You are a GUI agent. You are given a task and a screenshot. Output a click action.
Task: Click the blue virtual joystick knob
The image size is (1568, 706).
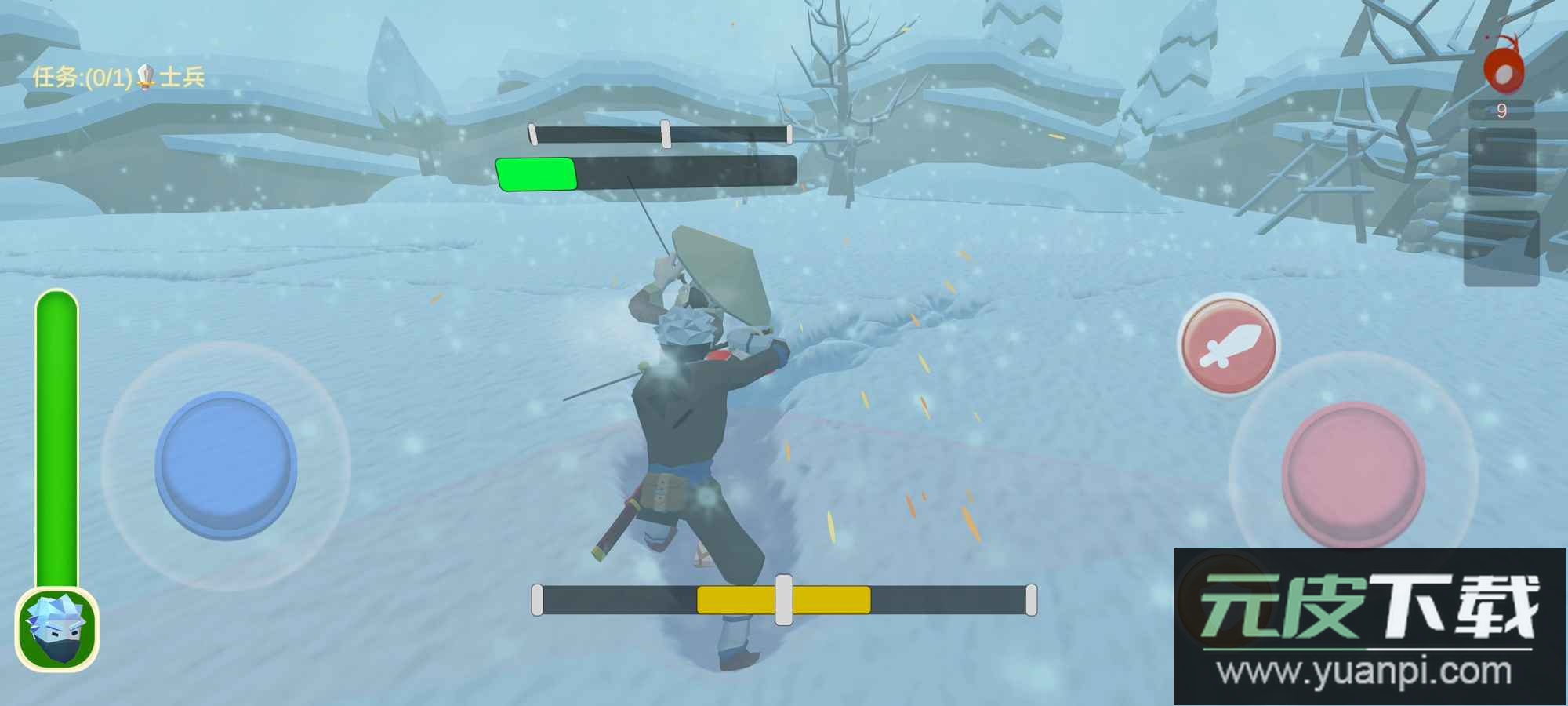click(x=226, y=463)
